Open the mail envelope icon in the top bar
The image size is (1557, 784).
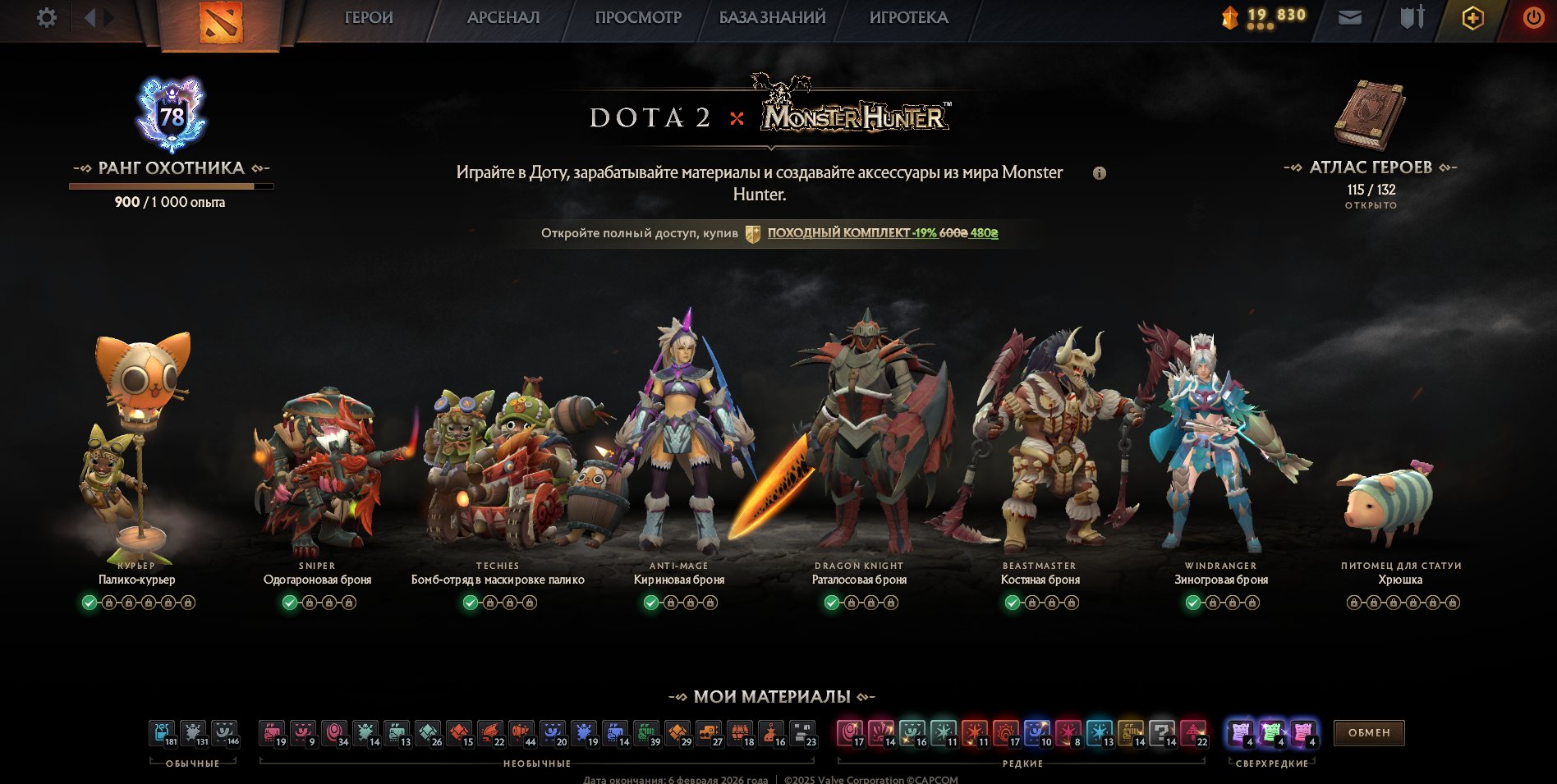point(1350,16)
